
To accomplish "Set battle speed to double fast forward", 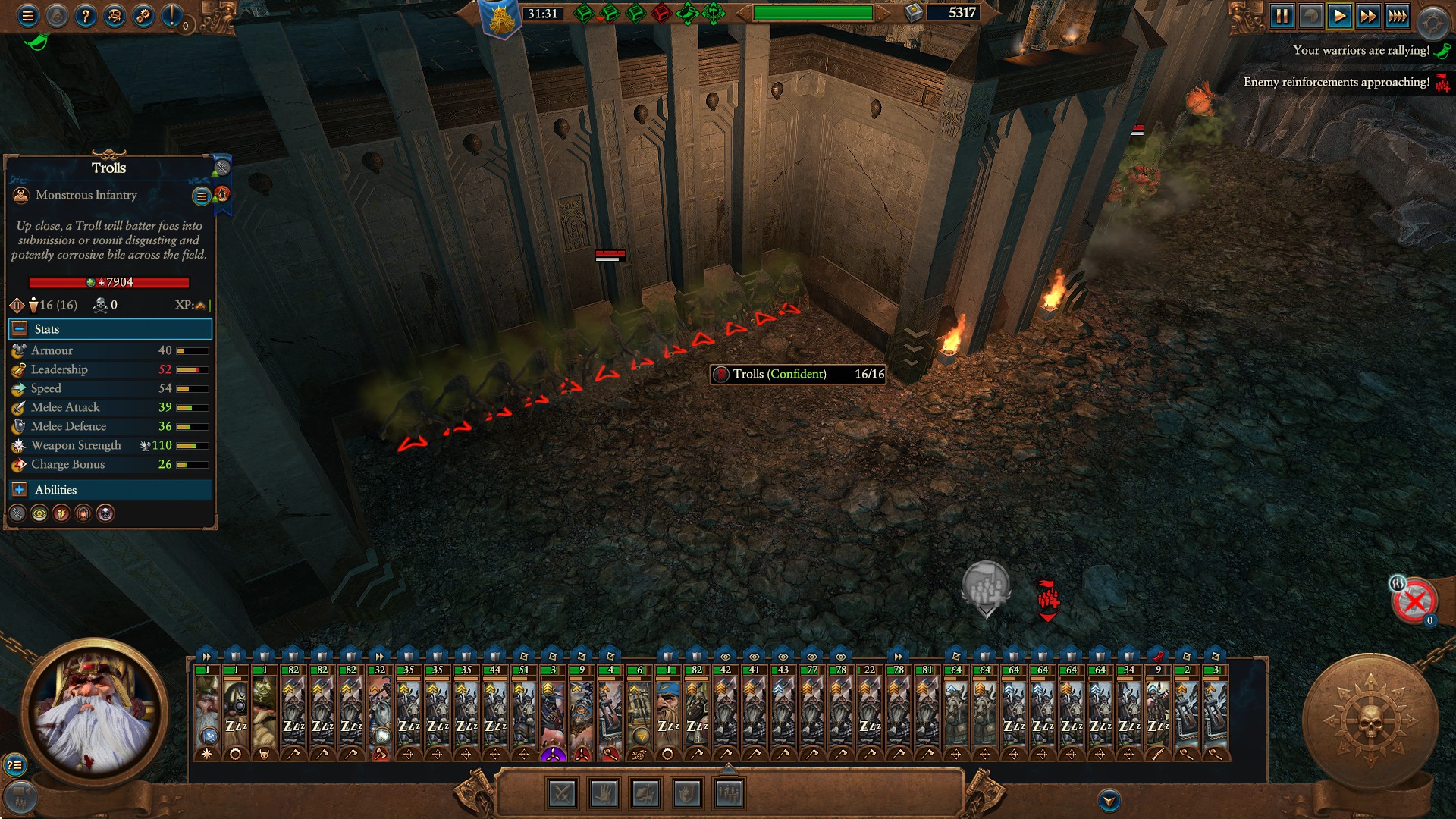I will tap(1368, 16).
